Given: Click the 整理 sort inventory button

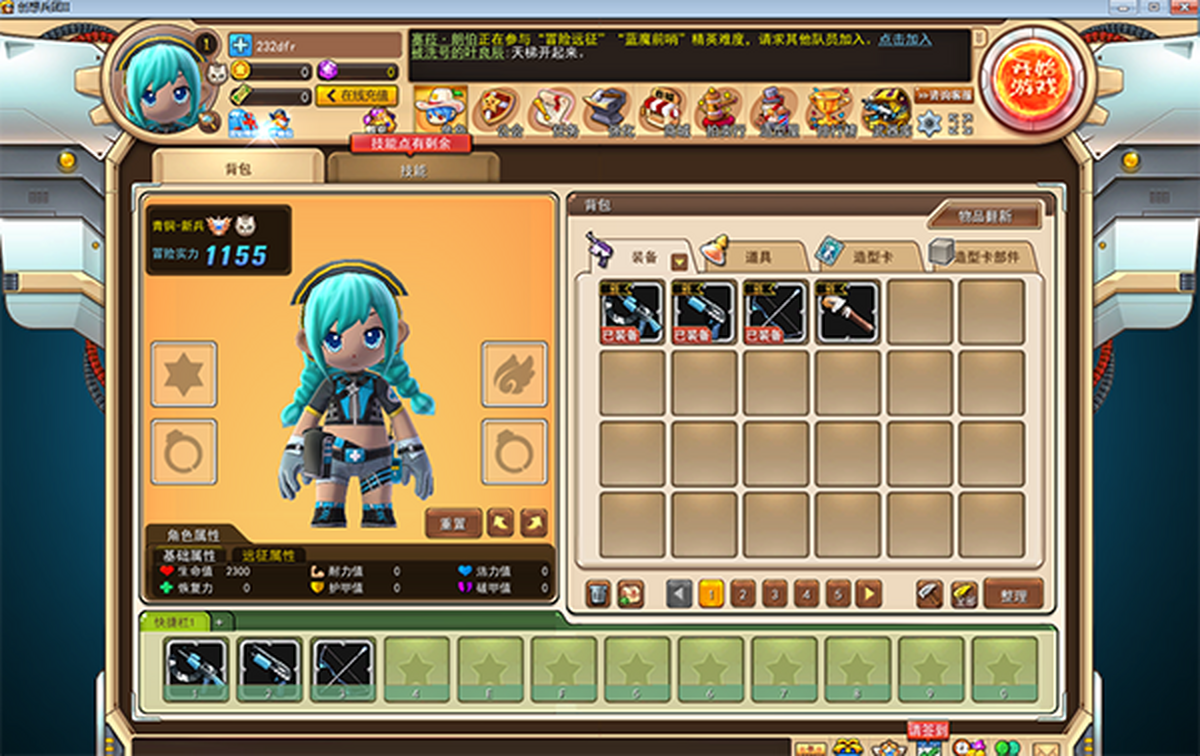Looking at the screenshot, I should tap(1013, 595).
